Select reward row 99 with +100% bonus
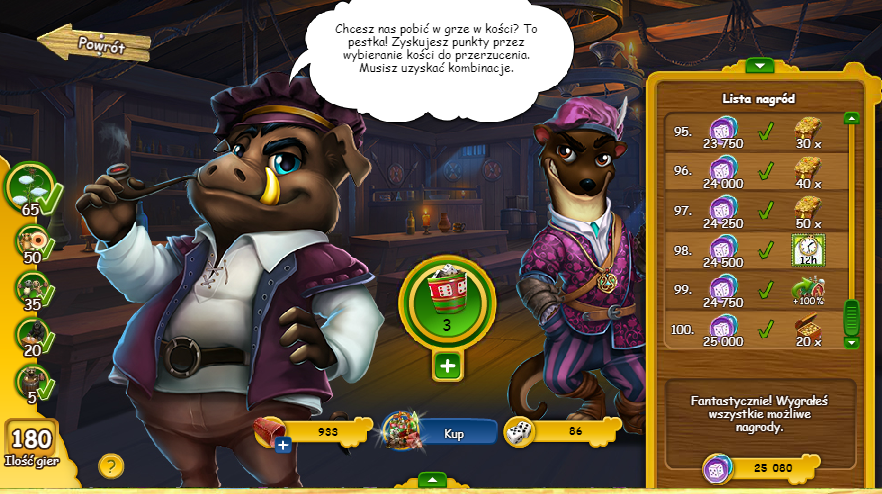This screenshot has width=882, height=494. [x=752, y=289]
